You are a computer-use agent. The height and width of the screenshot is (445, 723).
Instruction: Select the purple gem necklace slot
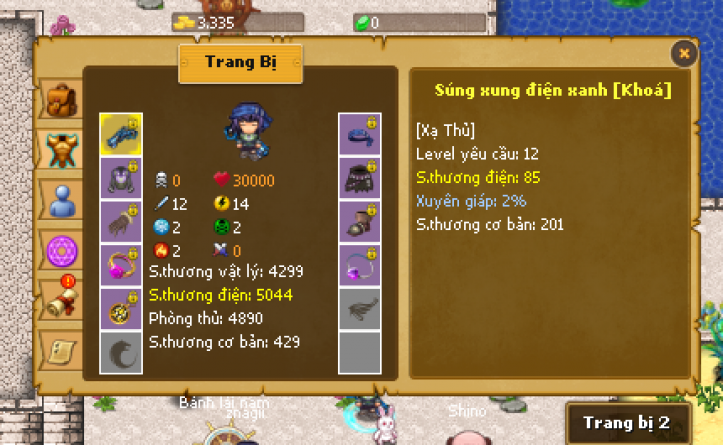359,266
